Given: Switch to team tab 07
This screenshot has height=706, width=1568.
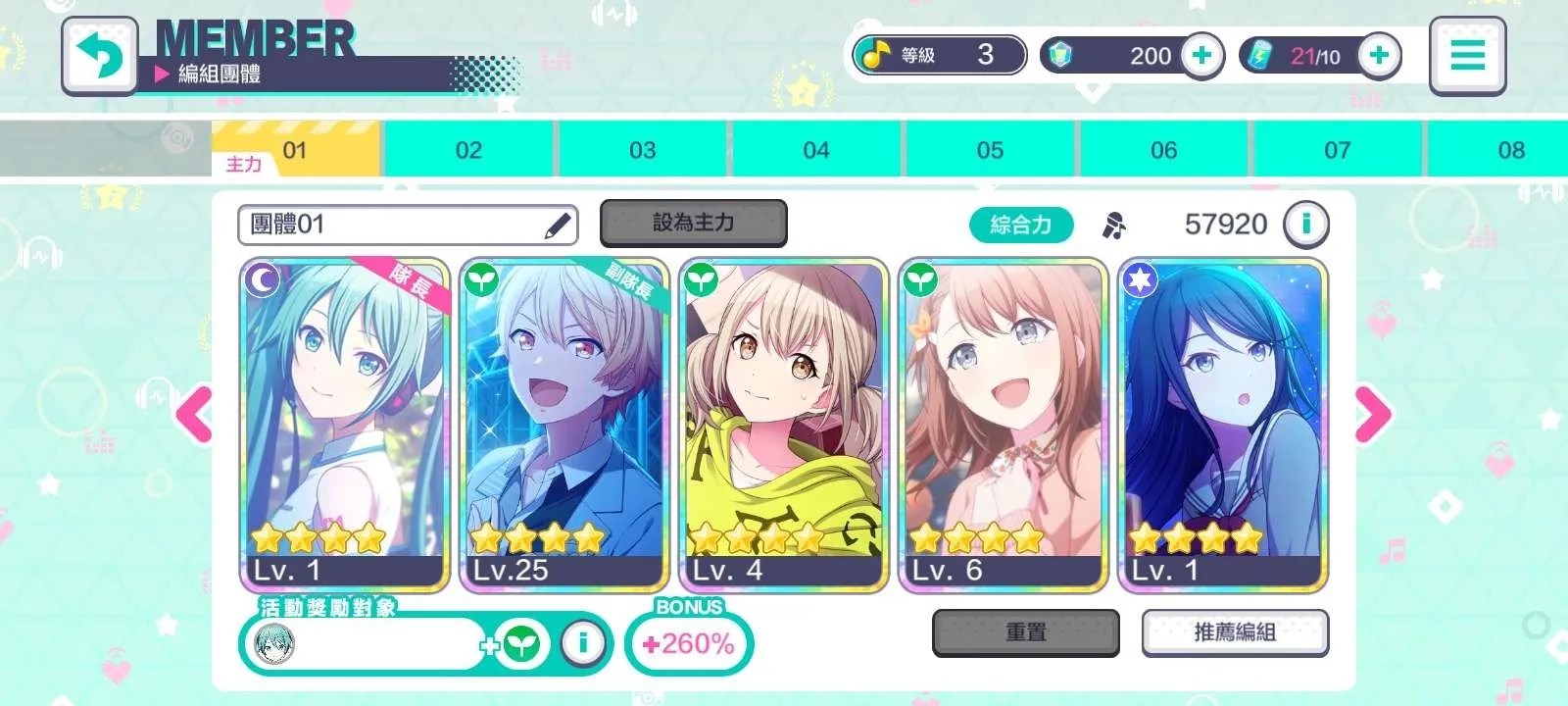Looking at the screenshot, I should pos(1337,150).
